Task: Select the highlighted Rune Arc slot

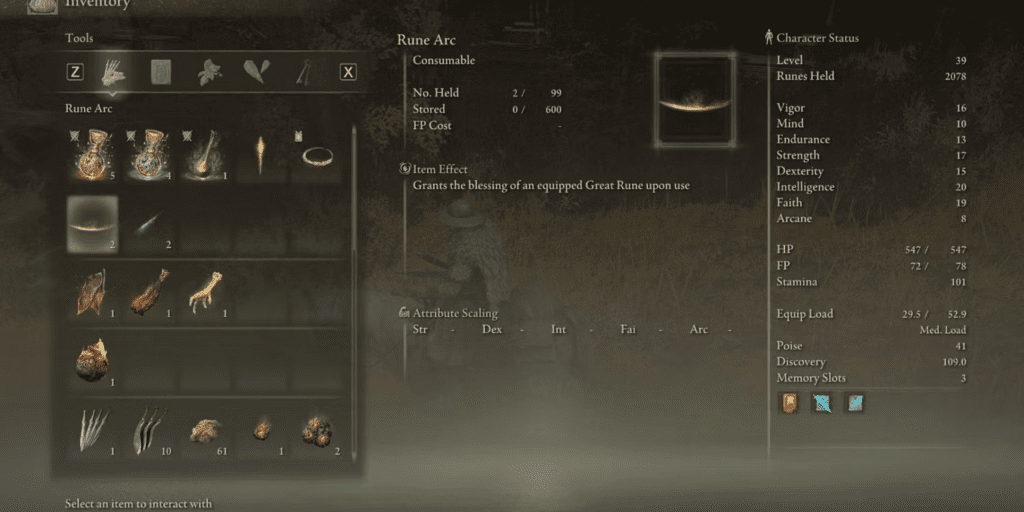Action: click(92, 224)
